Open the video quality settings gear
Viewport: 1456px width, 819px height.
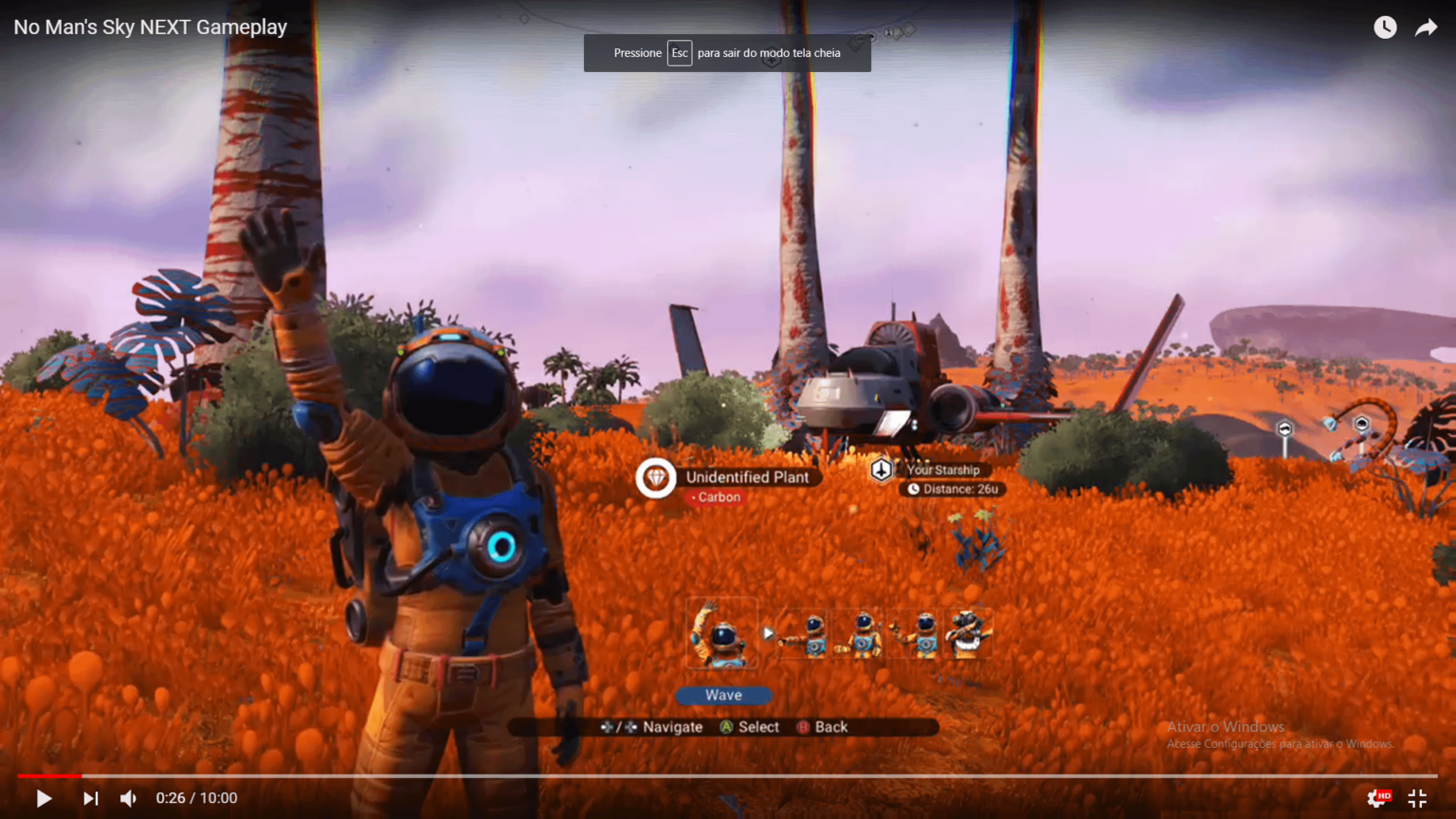pos(1377,798)
